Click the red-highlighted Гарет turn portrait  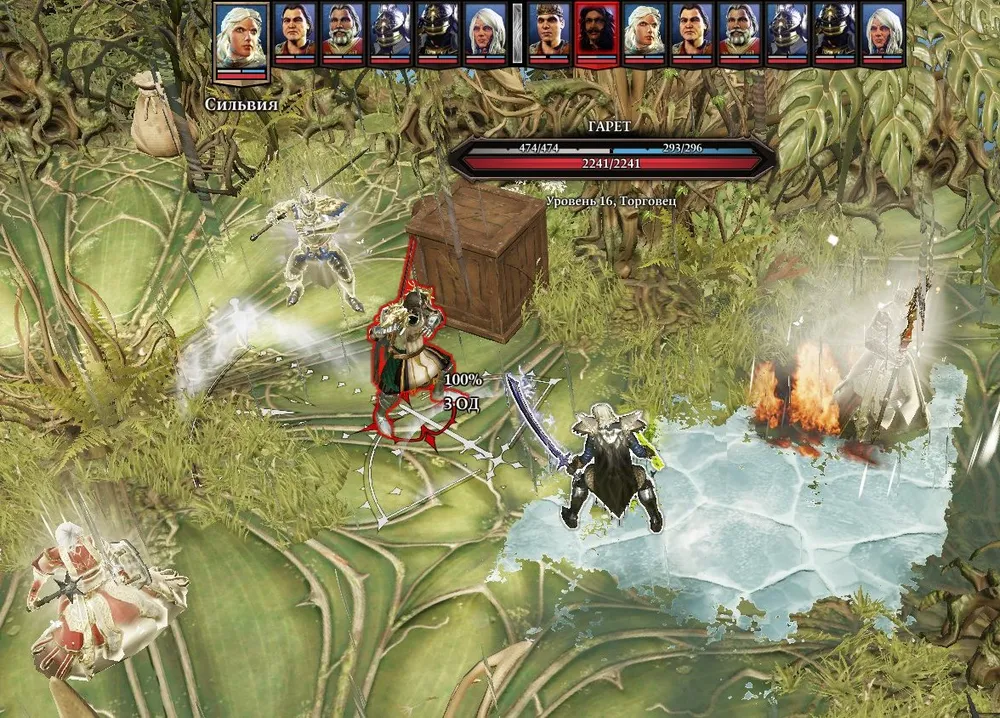tap(597, 32)
